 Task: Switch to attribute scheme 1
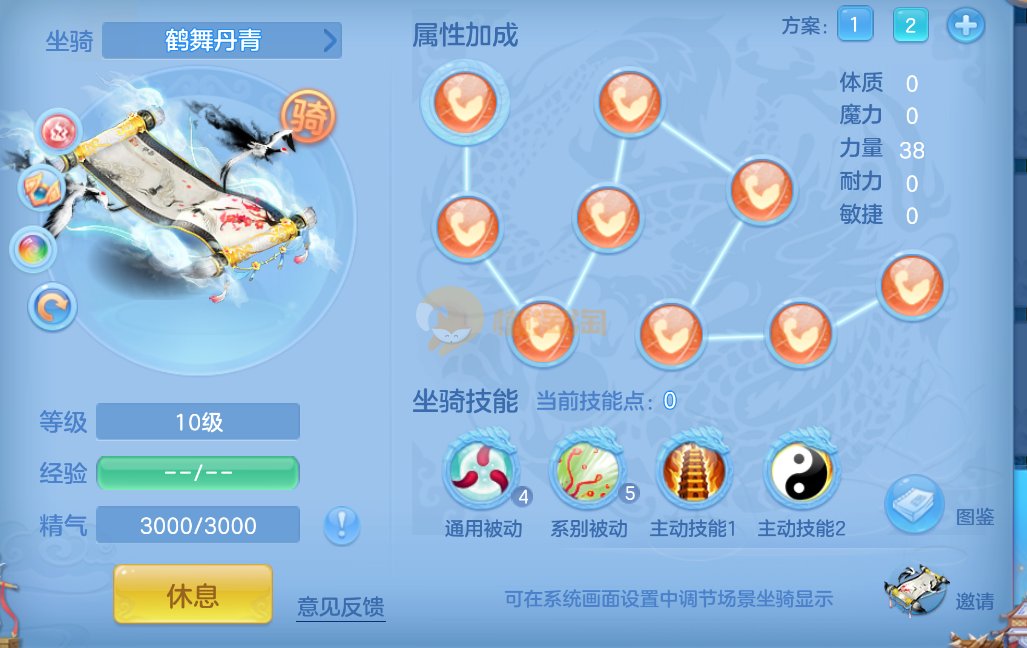pyautogui.click(x=855, y=25)
